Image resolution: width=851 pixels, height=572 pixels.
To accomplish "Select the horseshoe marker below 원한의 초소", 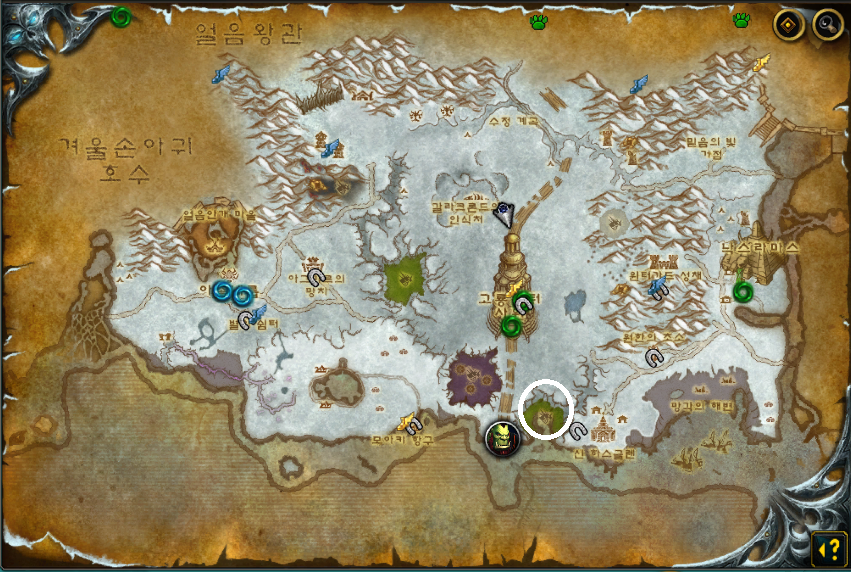I will pyautogui.click(x=654, y=356).
